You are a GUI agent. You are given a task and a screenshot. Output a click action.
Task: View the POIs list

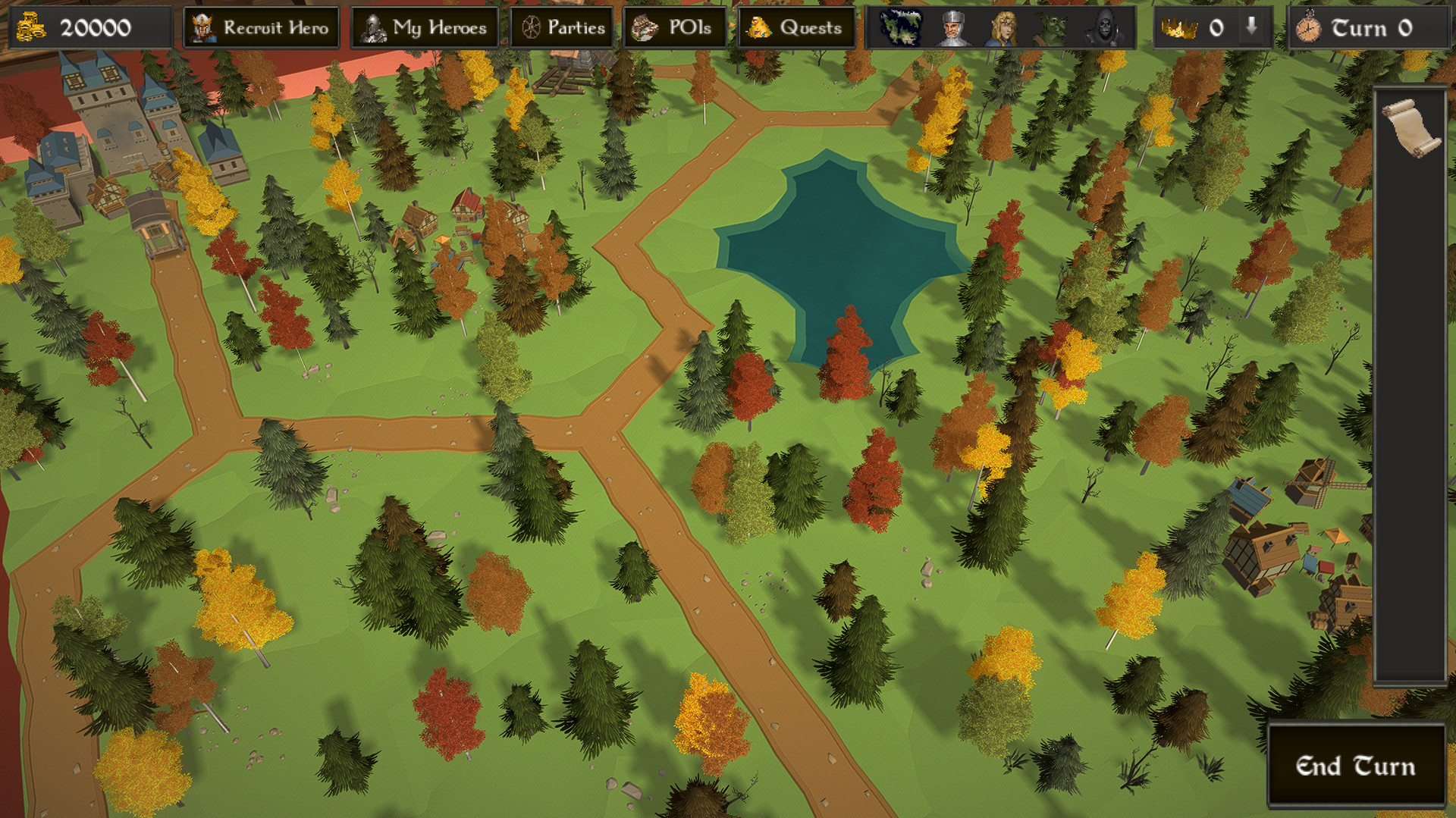(x=675, y=28)
